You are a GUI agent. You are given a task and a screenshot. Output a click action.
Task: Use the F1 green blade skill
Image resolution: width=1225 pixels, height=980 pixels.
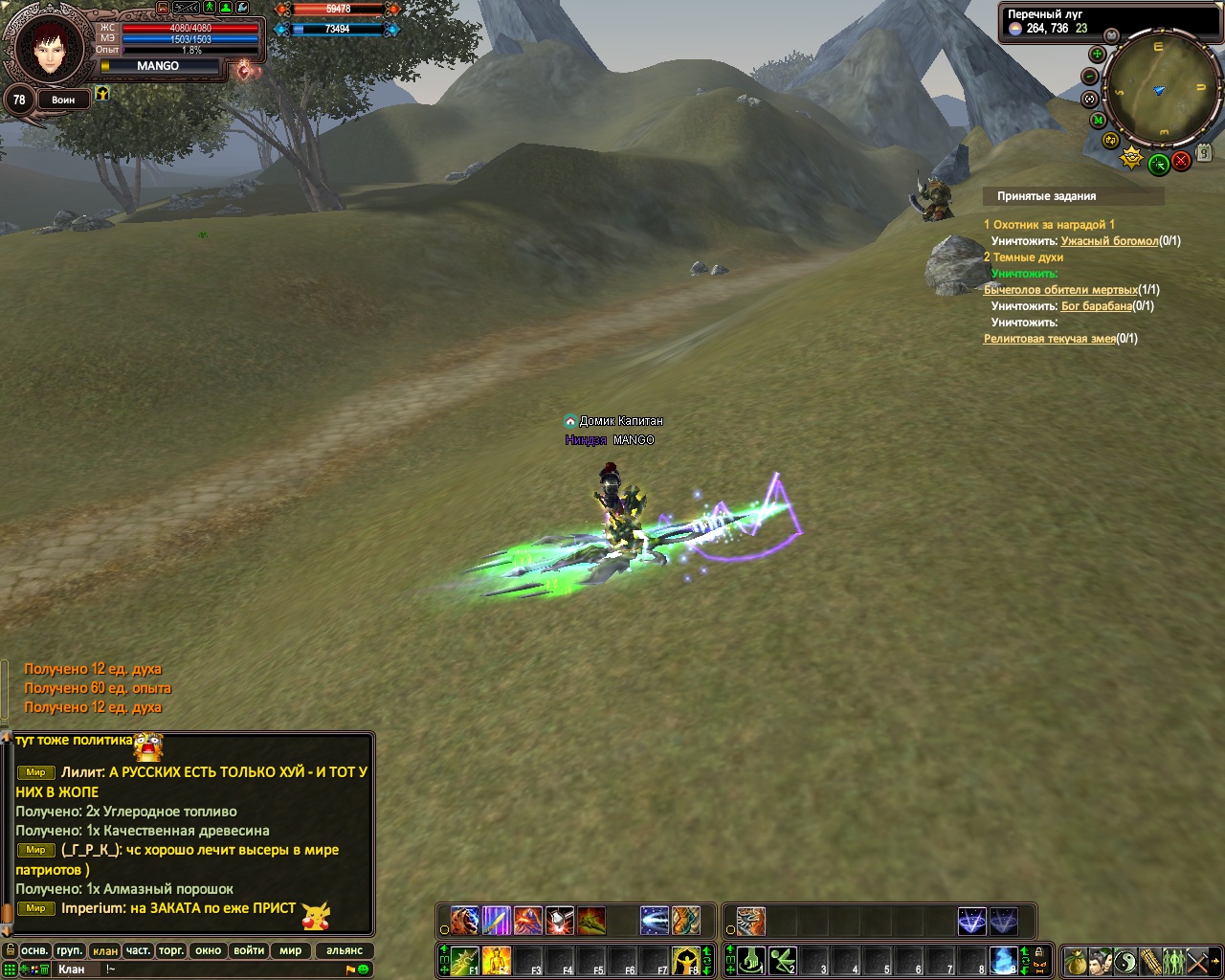(x=465, y=960)
